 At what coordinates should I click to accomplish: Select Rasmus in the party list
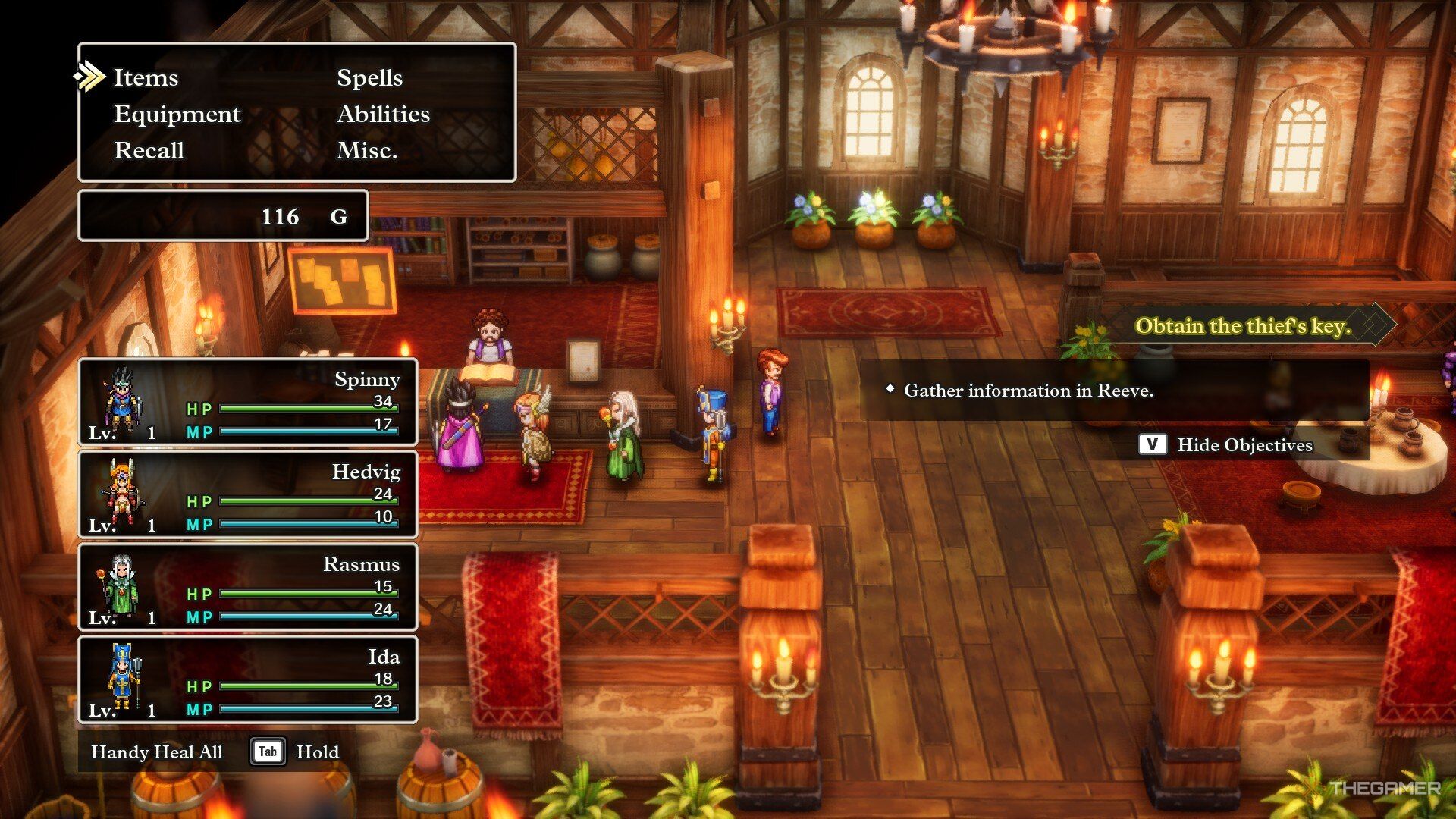pyautogui.click(x=248, y=587)
